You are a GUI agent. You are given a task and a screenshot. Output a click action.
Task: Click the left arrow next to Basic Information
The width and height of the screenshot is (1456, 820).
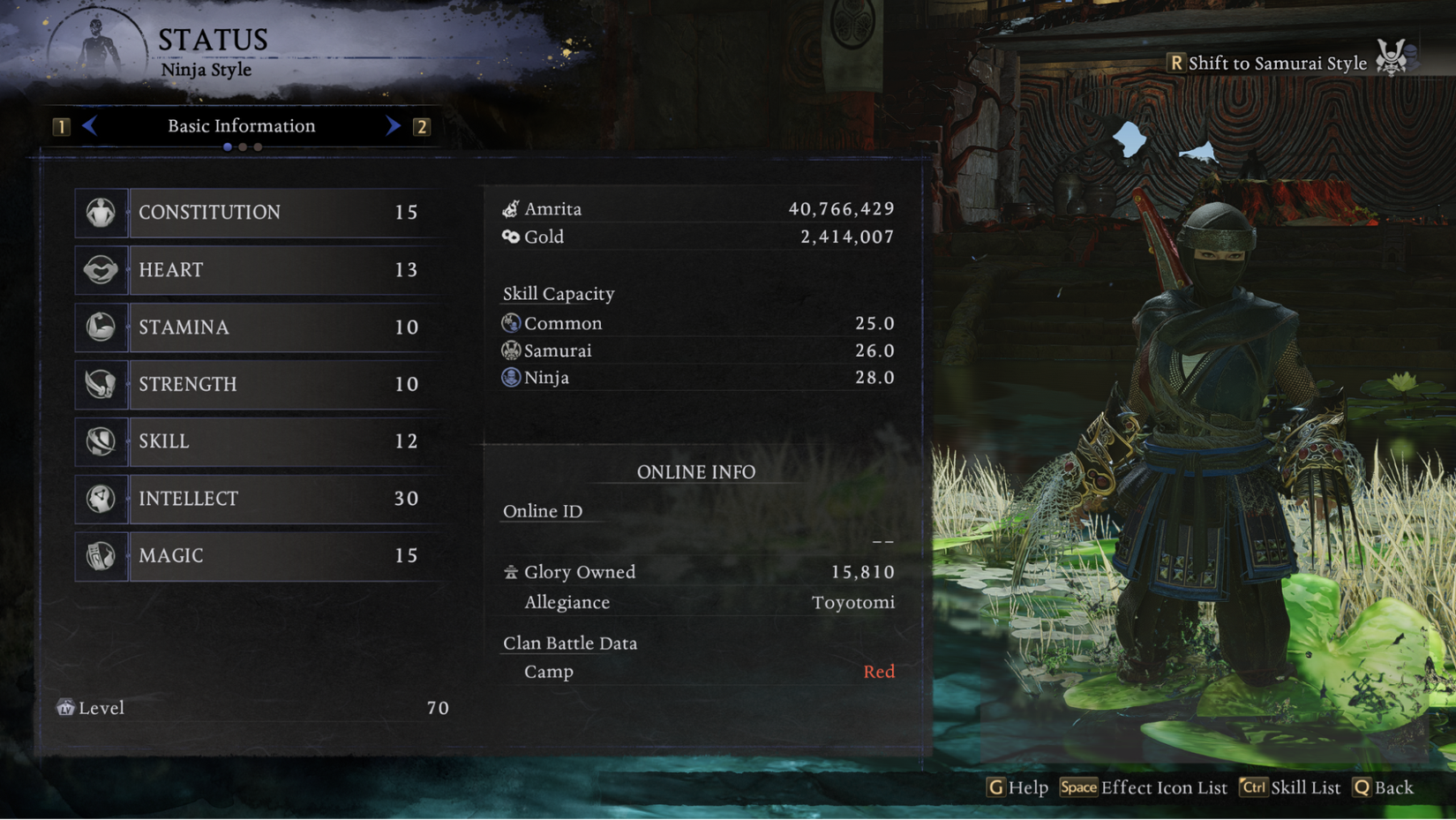[91, 125]
